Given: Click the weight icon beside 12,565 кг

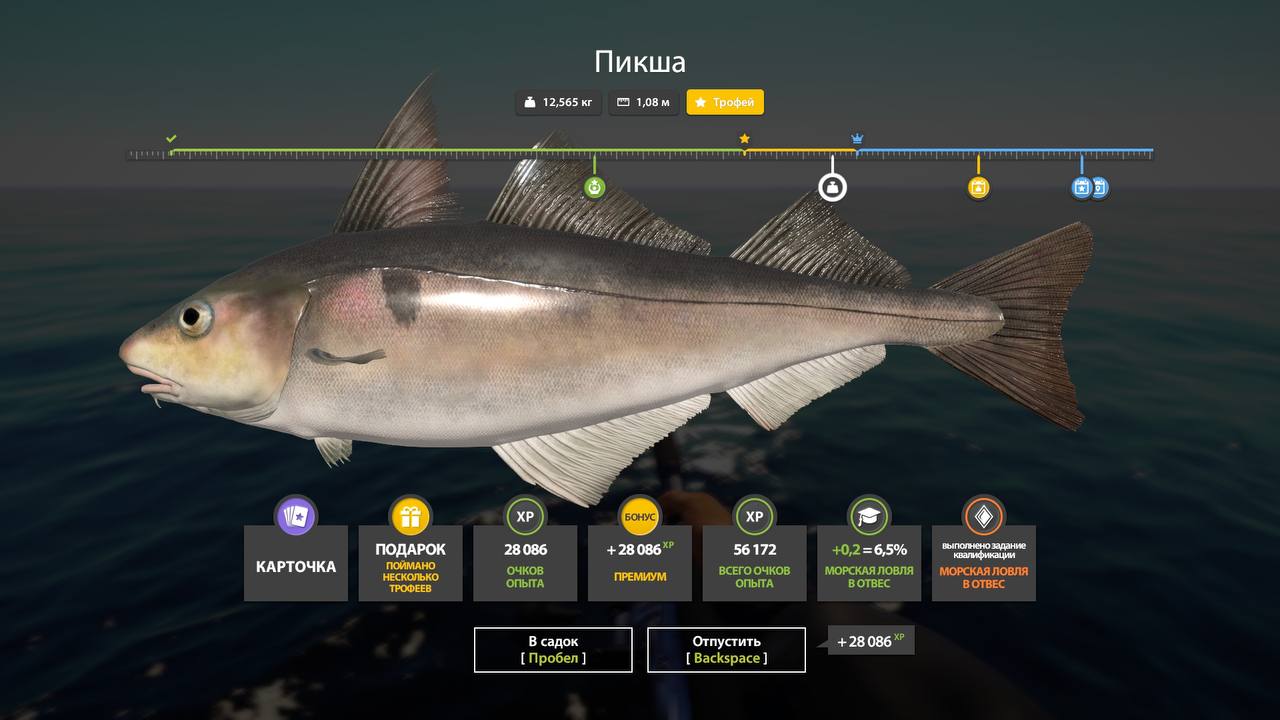Looking at the screenshot, I should (x=529, y=102).
